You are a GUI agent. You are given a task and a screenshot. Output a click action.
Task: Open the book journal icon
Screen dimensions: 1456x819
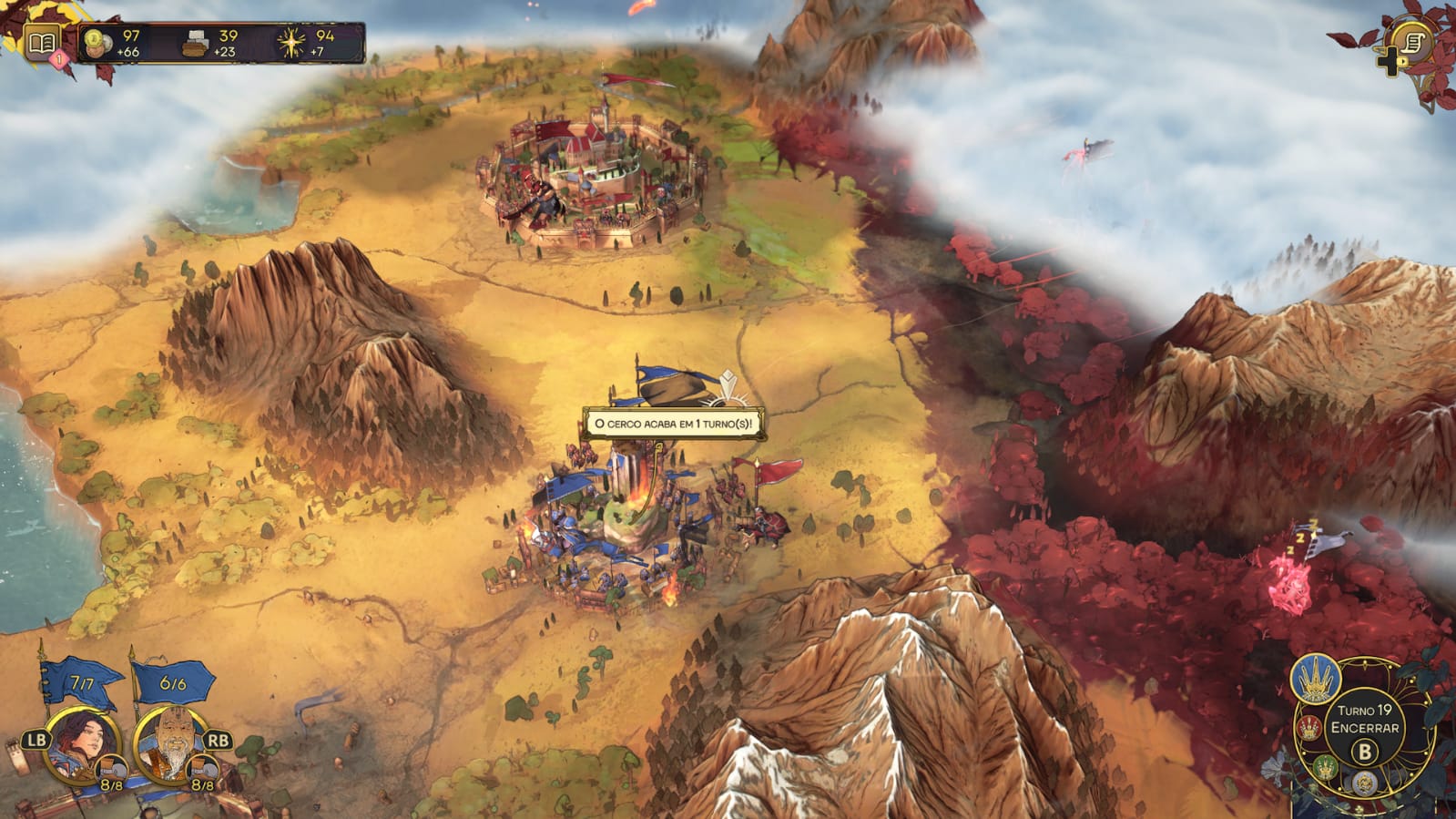coord(41,42)
